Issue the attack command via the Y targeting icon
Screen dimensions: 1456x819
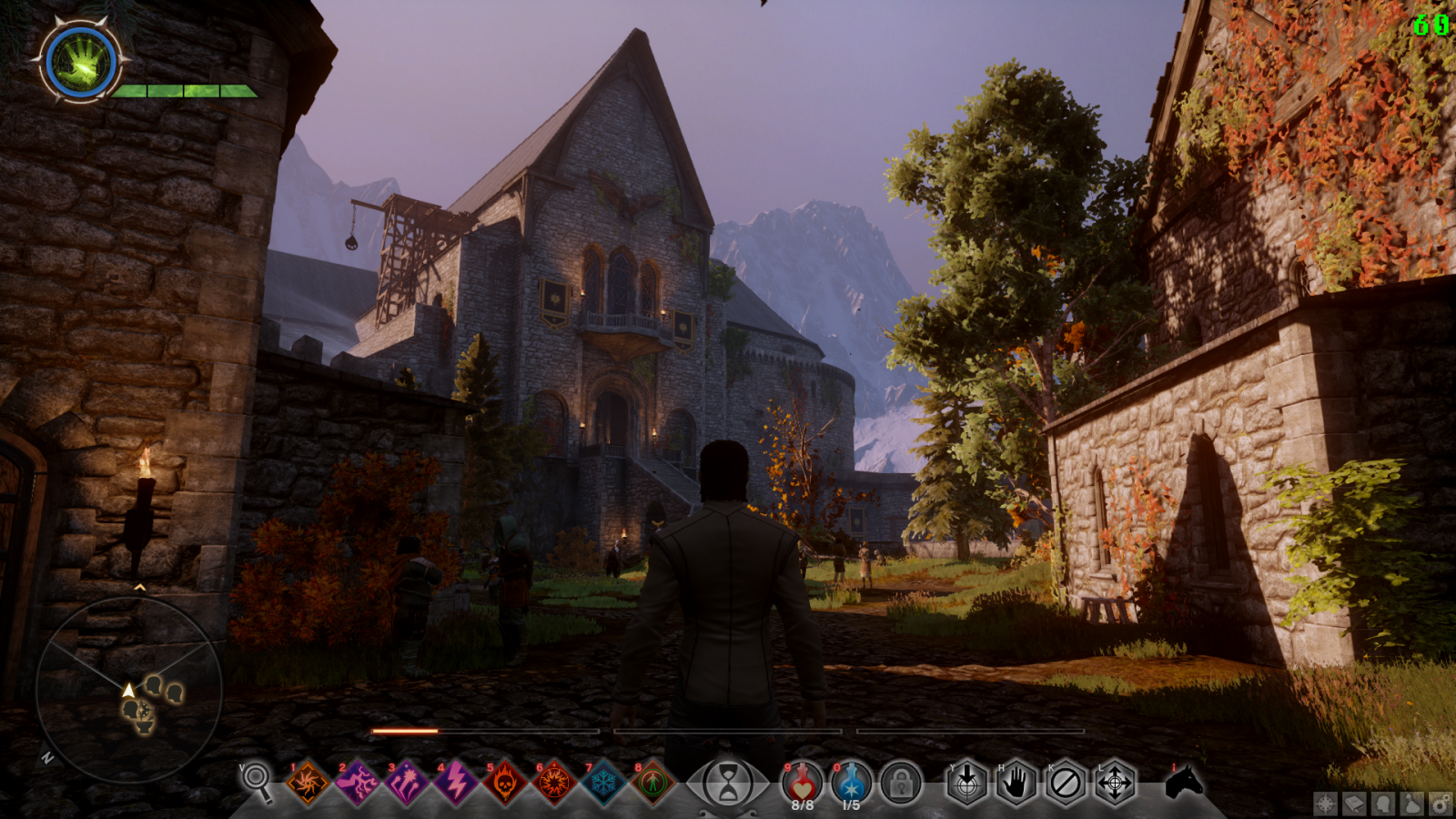coord(967,784)
